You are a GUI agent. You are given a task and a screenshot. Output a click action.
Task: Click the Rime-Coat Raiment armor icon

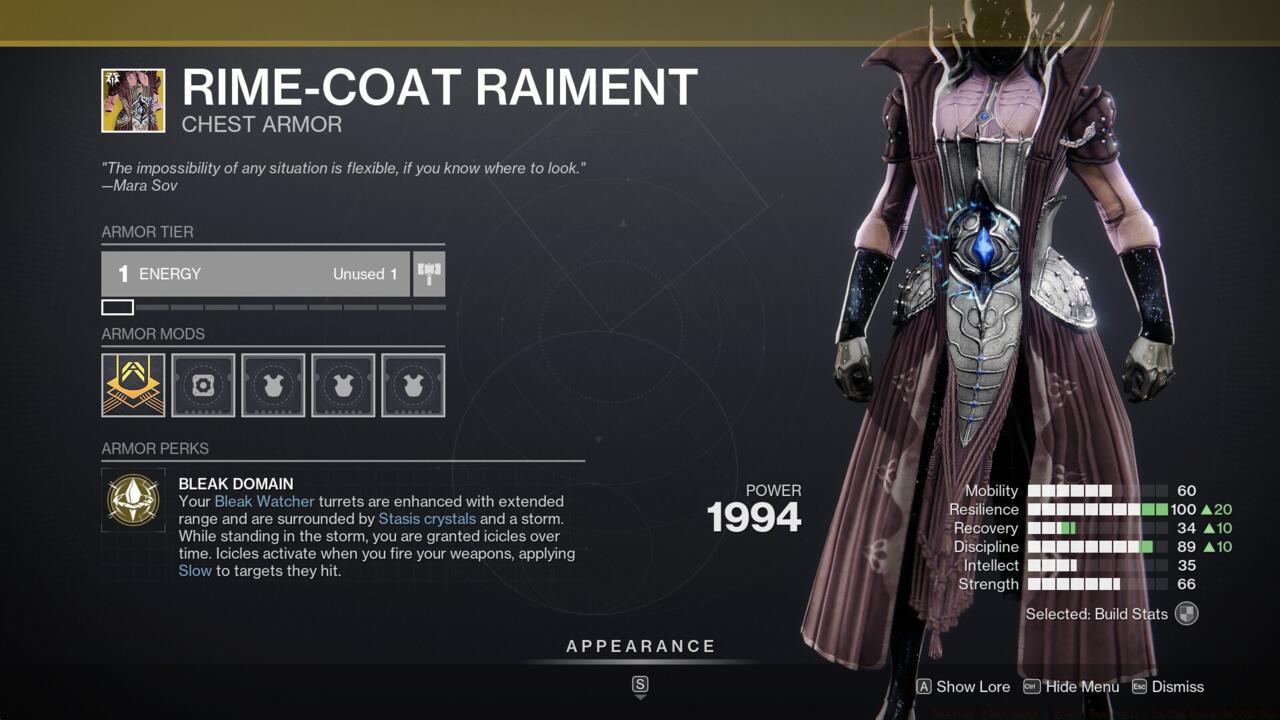[x=133, y=100]
